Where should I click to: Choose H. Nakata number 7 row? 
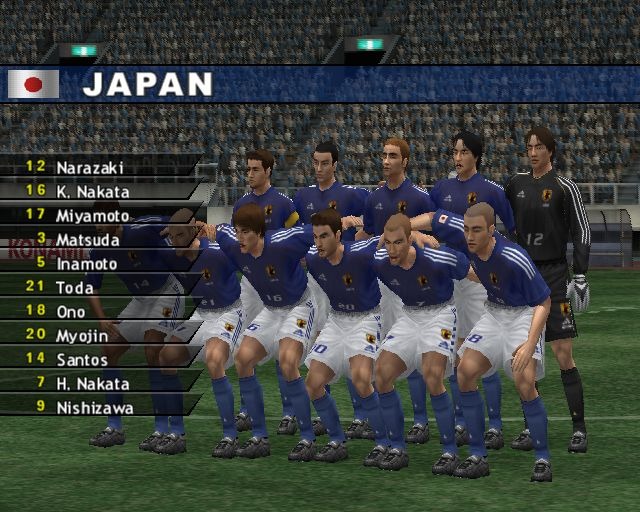(92, 383)
